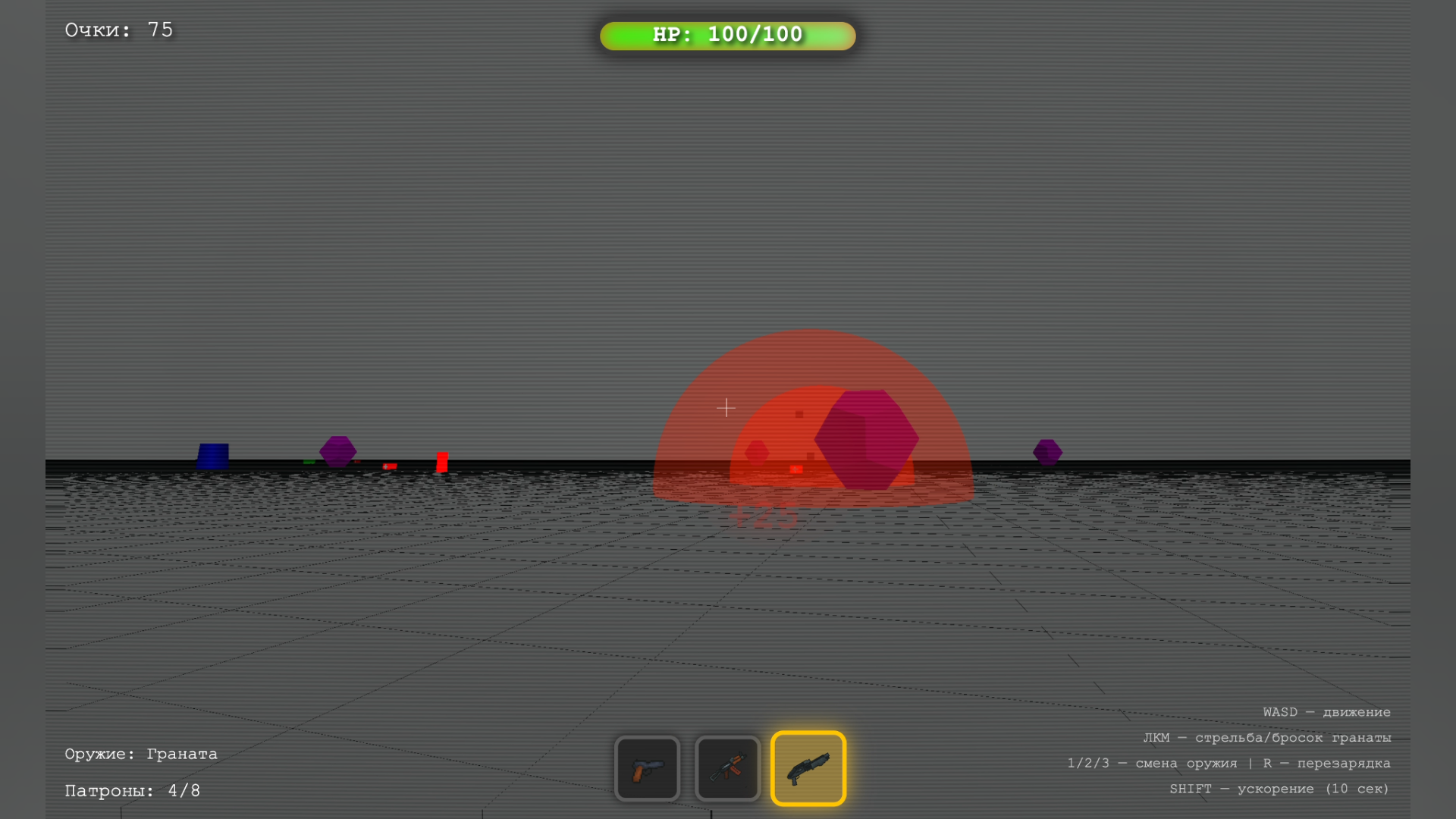The width and height of the screenshot is (1456, 819).
Task: Click the crosshair at screen center
Action: 726,408
